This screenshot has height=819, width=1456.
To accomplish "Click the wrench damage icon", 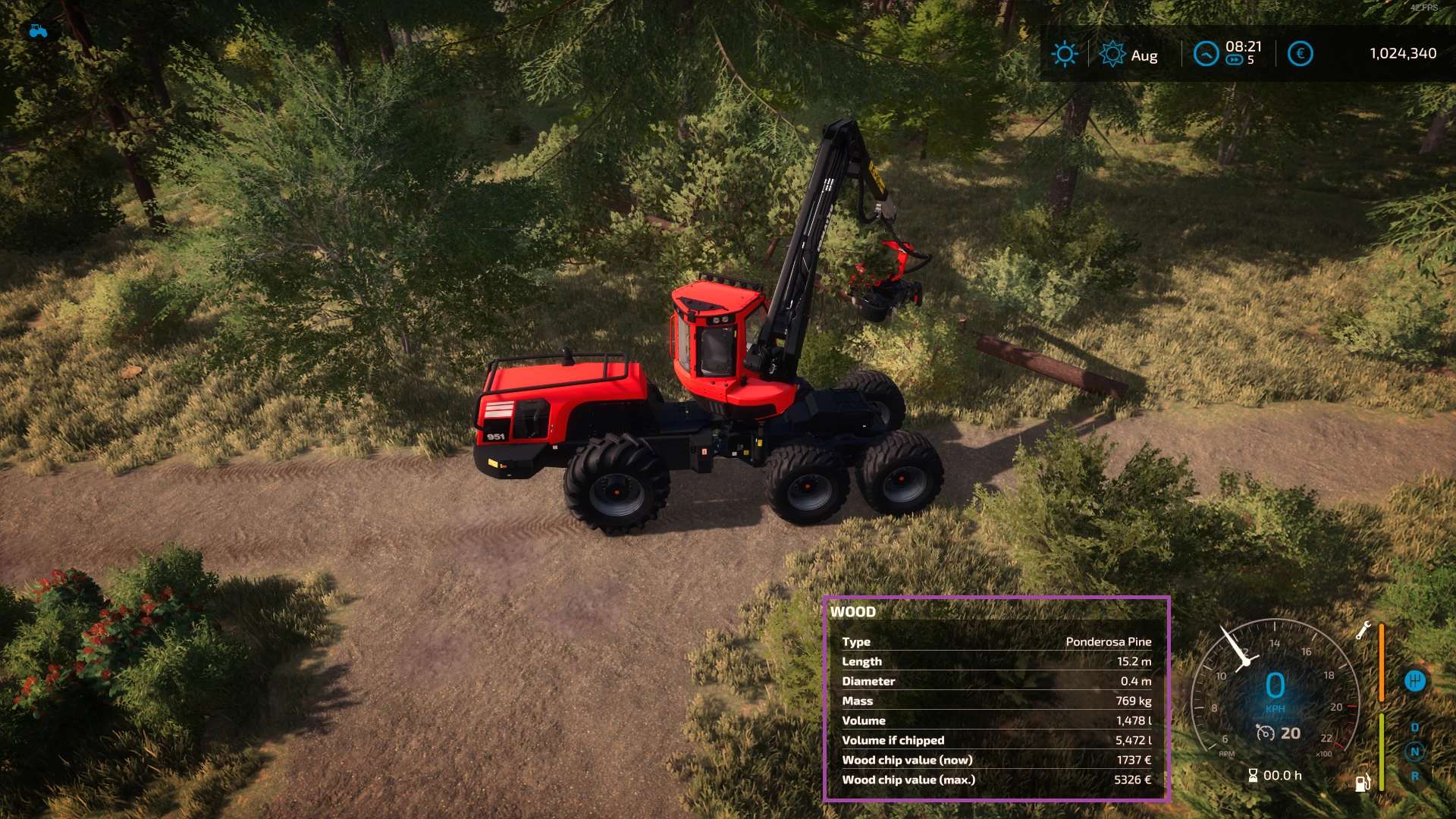I will pos(1363,629).
